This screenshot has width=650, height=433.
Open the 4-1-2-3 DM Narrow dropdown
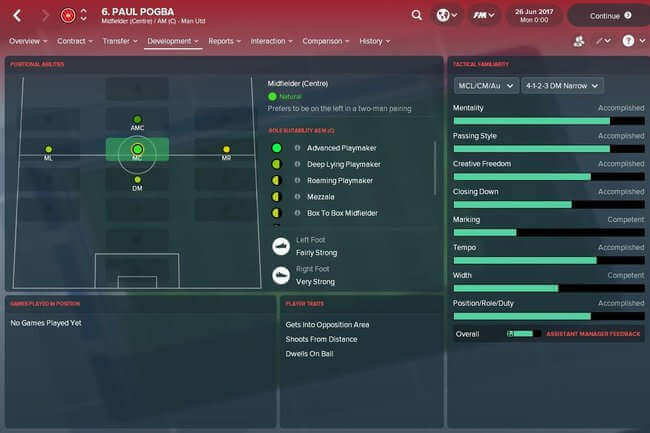(562, 86)
